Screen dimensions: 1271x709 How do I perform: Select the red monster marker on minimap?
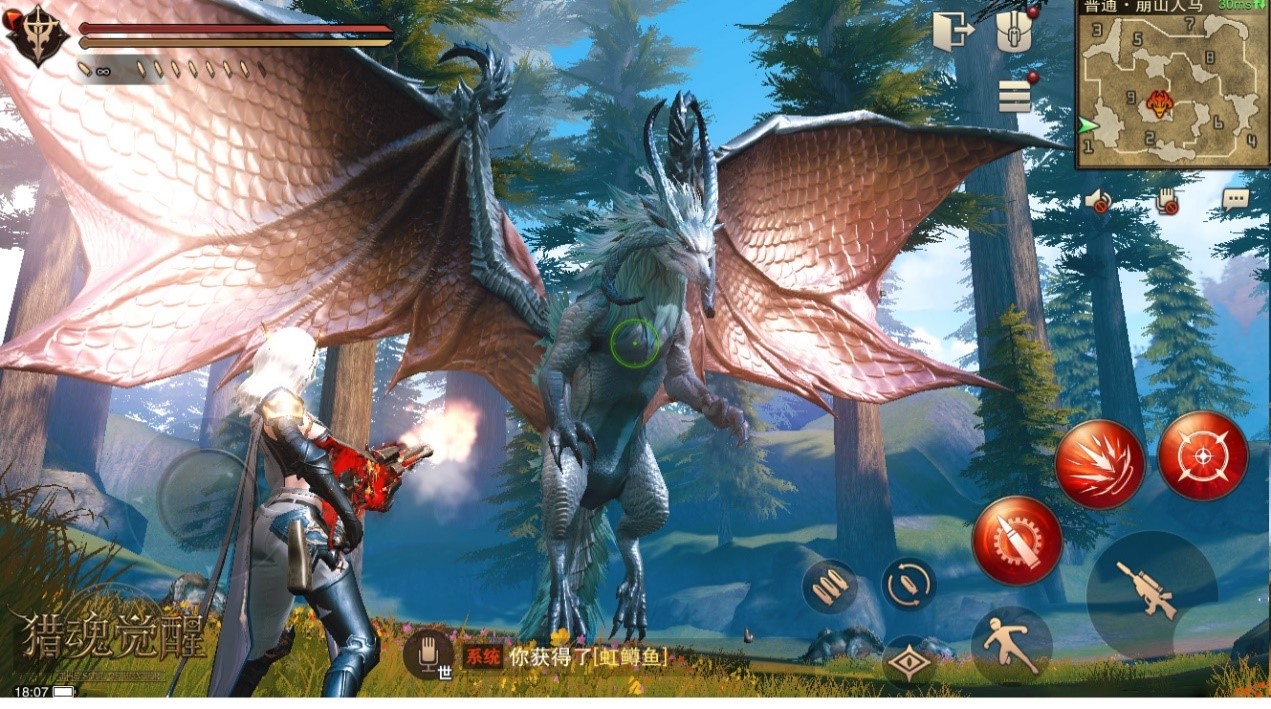click(x=1159, y=102)
